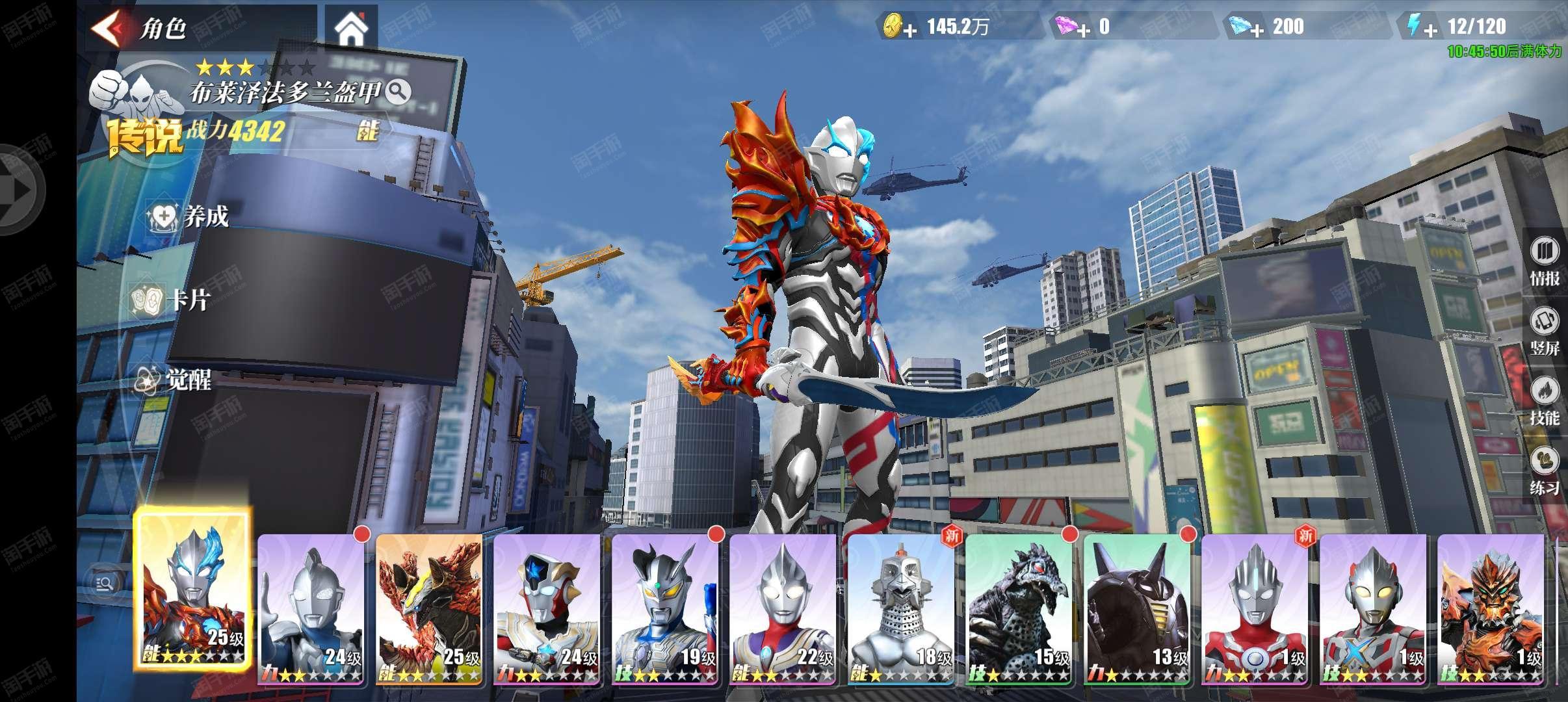
Task: Switch to 竖屏 portrait view
Action: tap(1545, 333)
